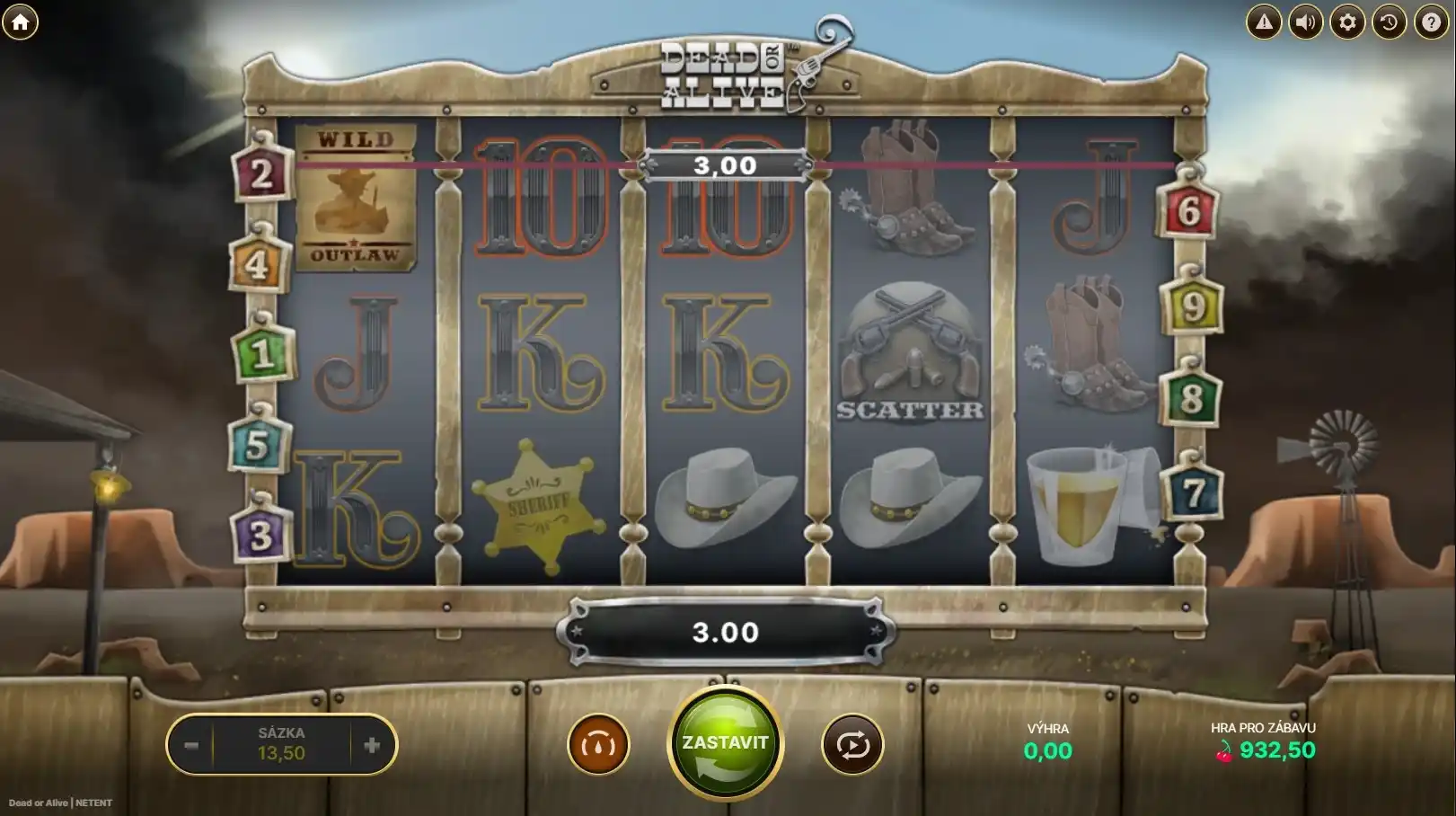Open the warning triangle icon

(1264, 22)
